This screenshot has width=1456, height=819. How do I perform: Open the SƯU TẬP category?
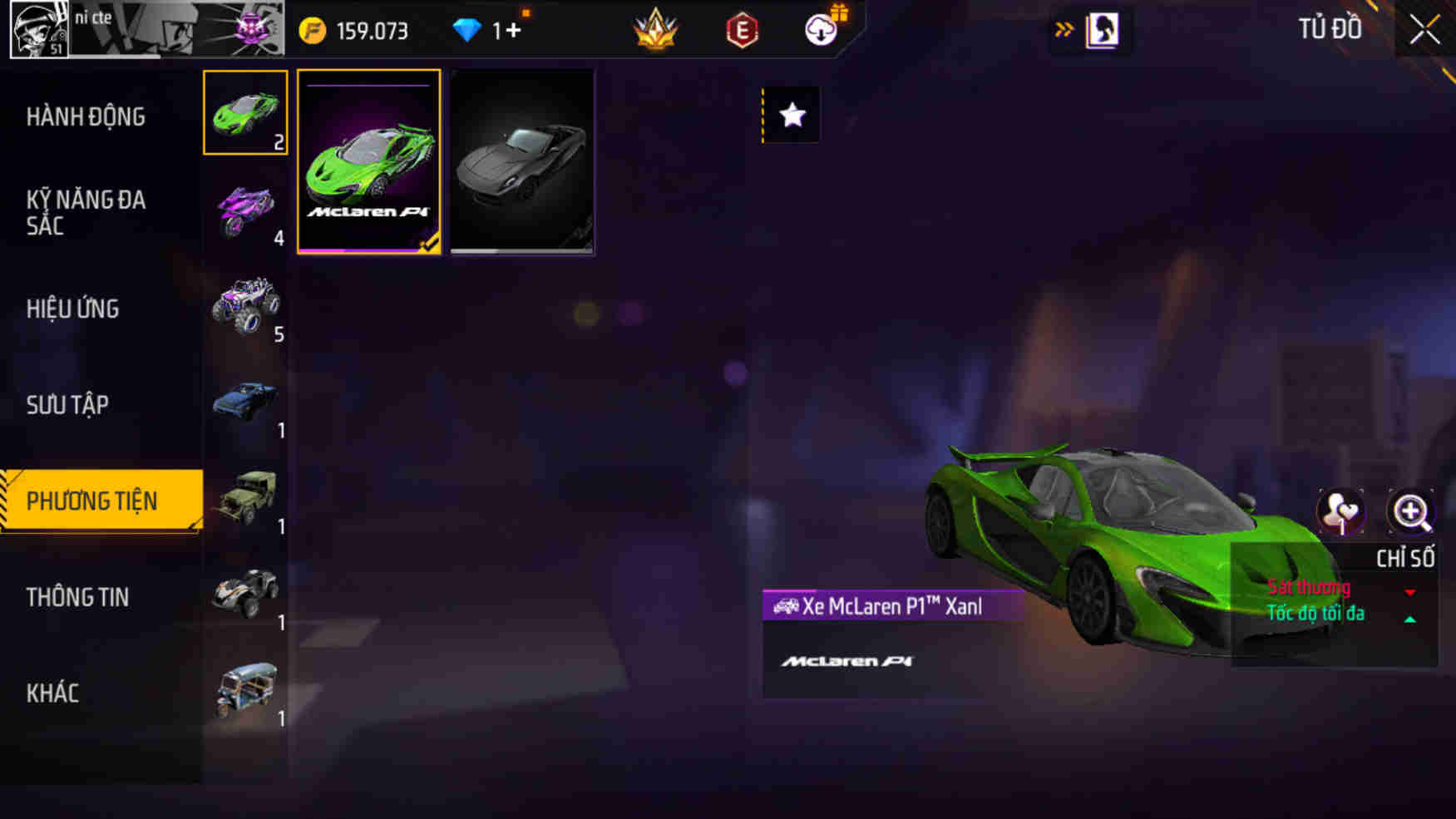pyautogui.click(x=67, y=405)
